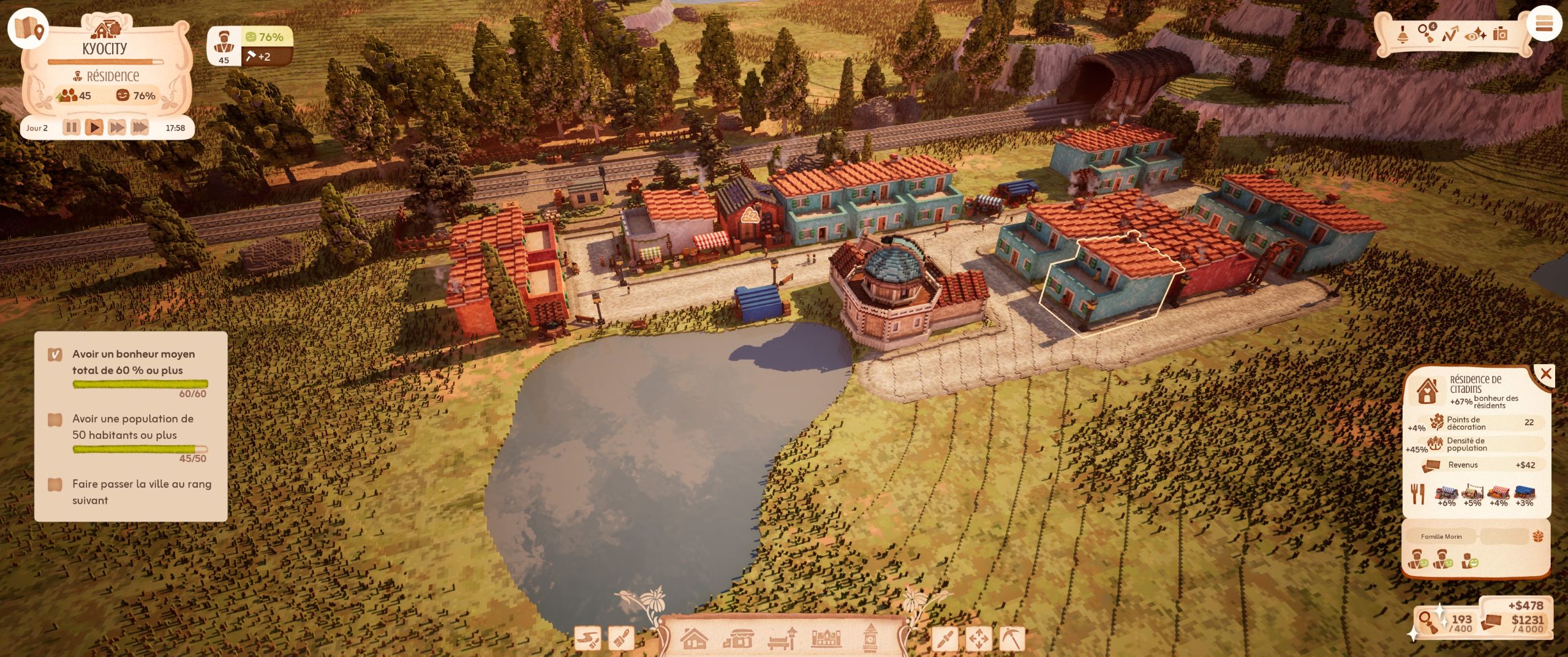Switch to triple fast-forward speed
The width and height of the screenshot is (1568, 657).
140,127
